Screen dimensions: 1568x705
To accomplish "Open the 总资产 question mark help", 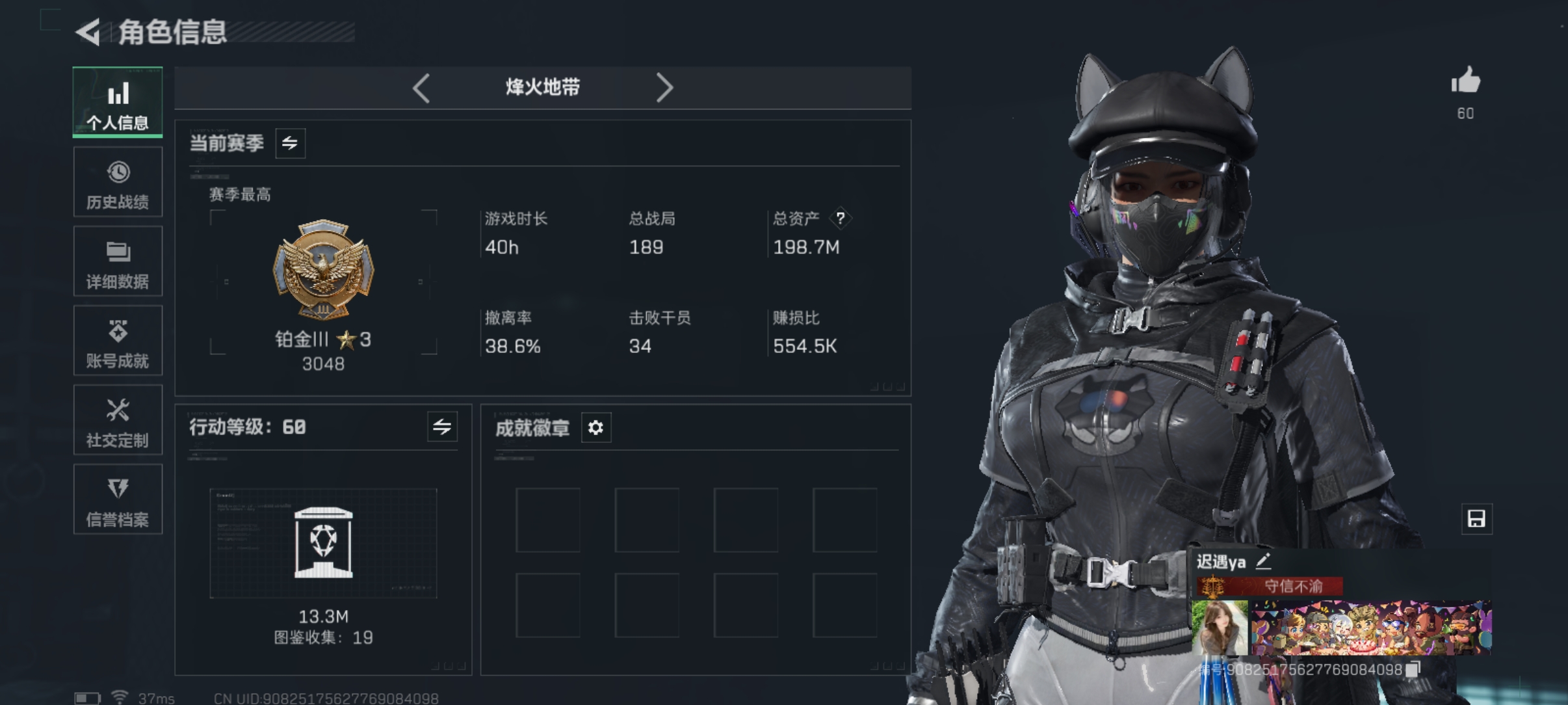I will pos(841,219).
